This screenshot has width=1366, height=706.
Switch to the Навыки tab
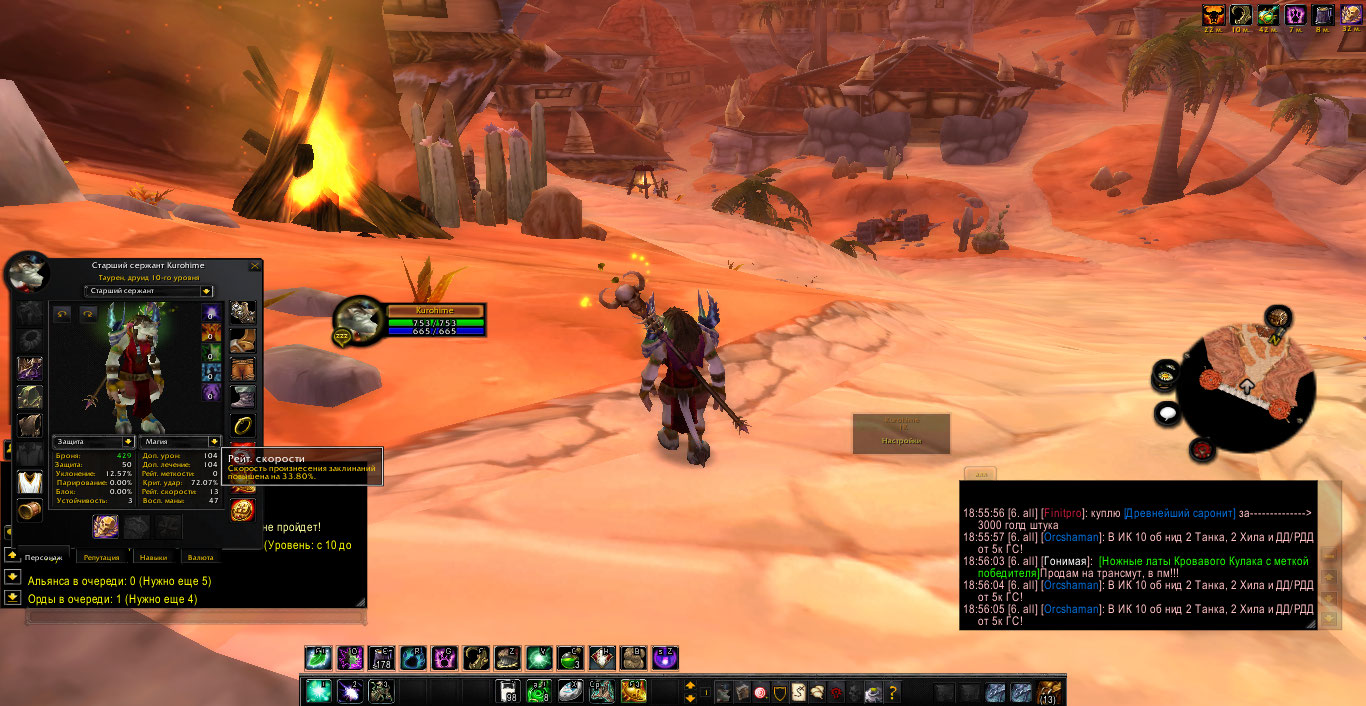(153, 557)
